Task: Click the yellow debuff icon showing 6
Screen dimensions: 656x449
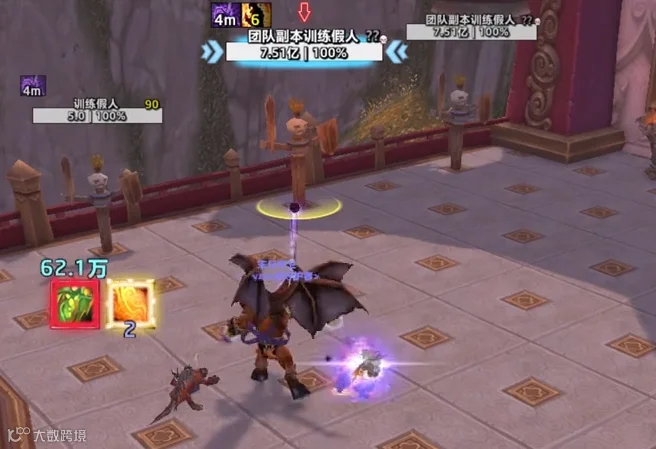Action: [257, 15]
